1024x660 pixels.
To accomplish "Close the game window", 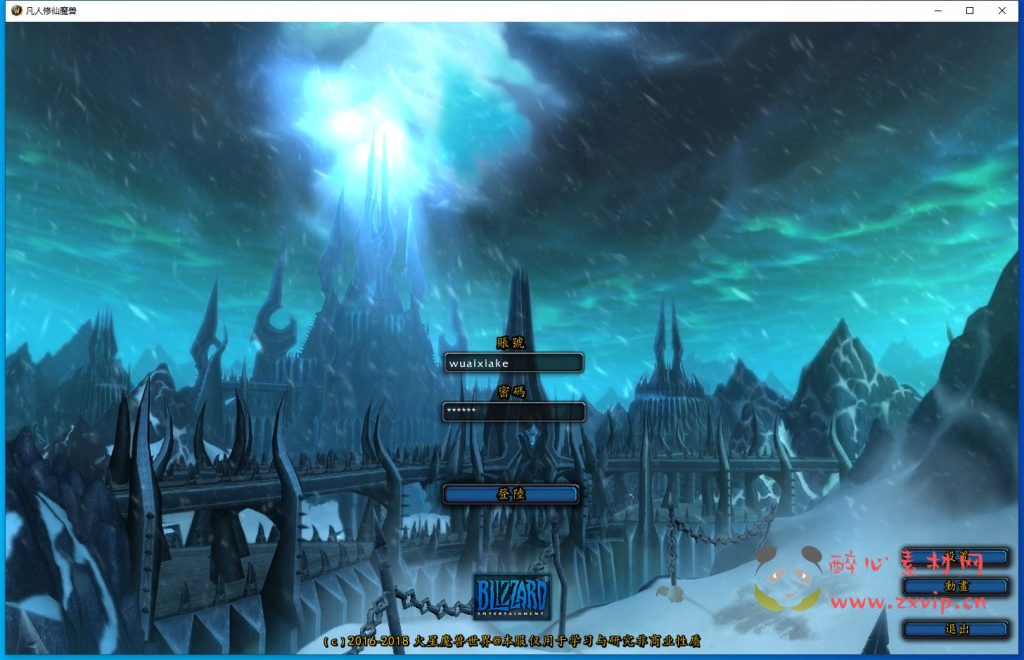I will 1002,10.
